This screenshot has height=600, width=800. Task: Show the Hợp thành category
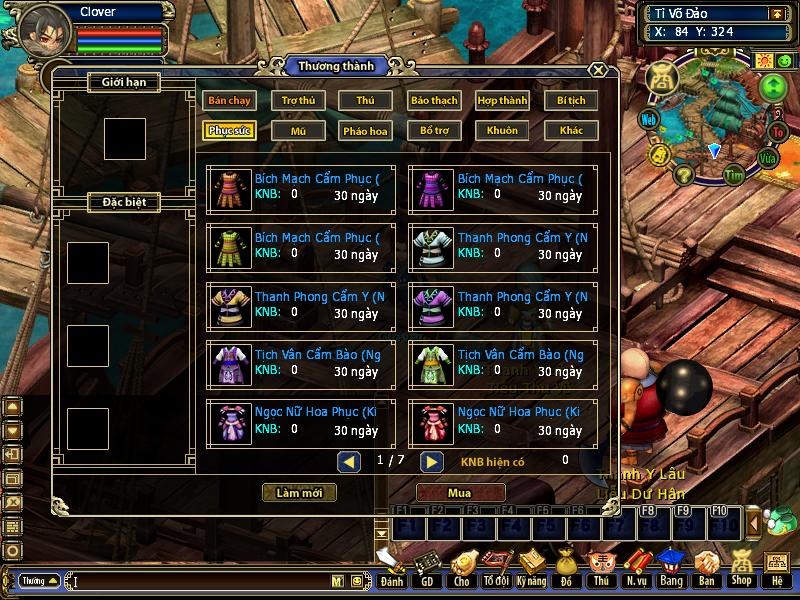(x=502, y=100)
